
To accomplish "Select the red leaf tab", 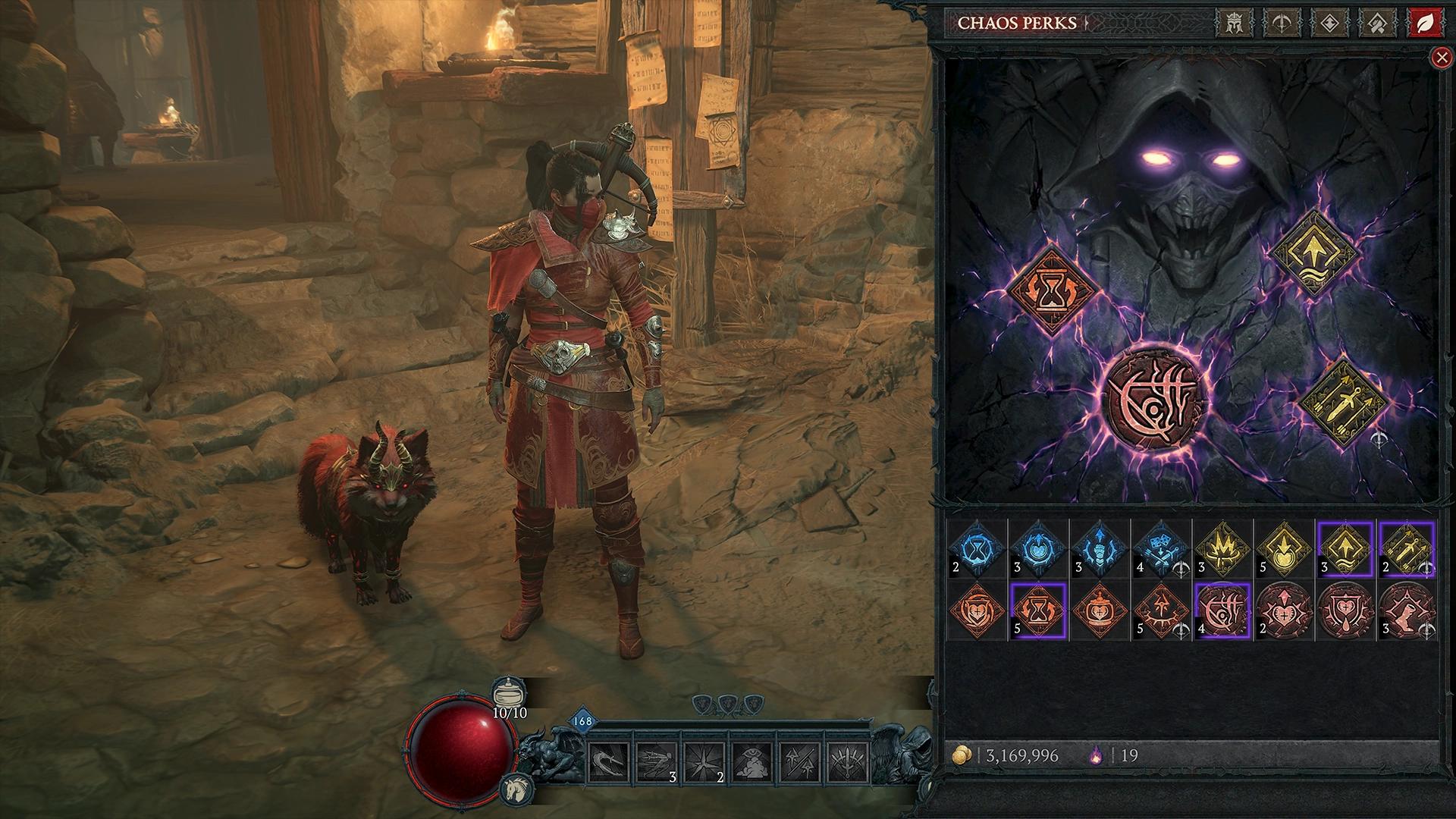I will coord(1425,23).
